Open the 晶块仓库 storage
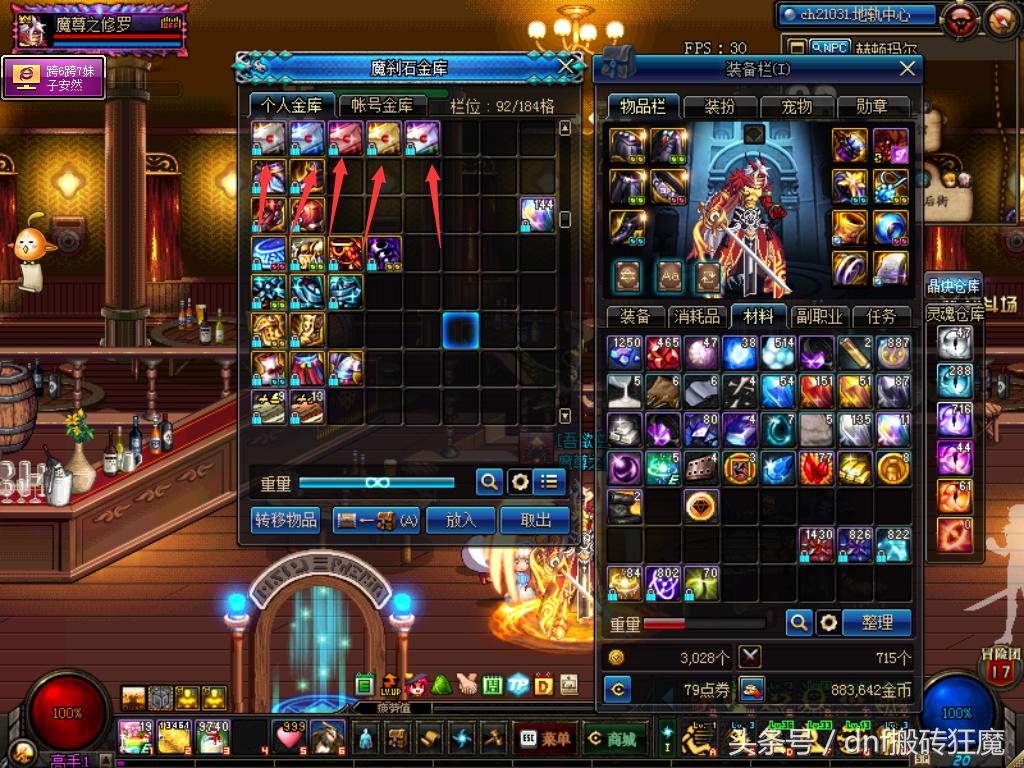Screen dimensions: 1024x768 (954, 285)
